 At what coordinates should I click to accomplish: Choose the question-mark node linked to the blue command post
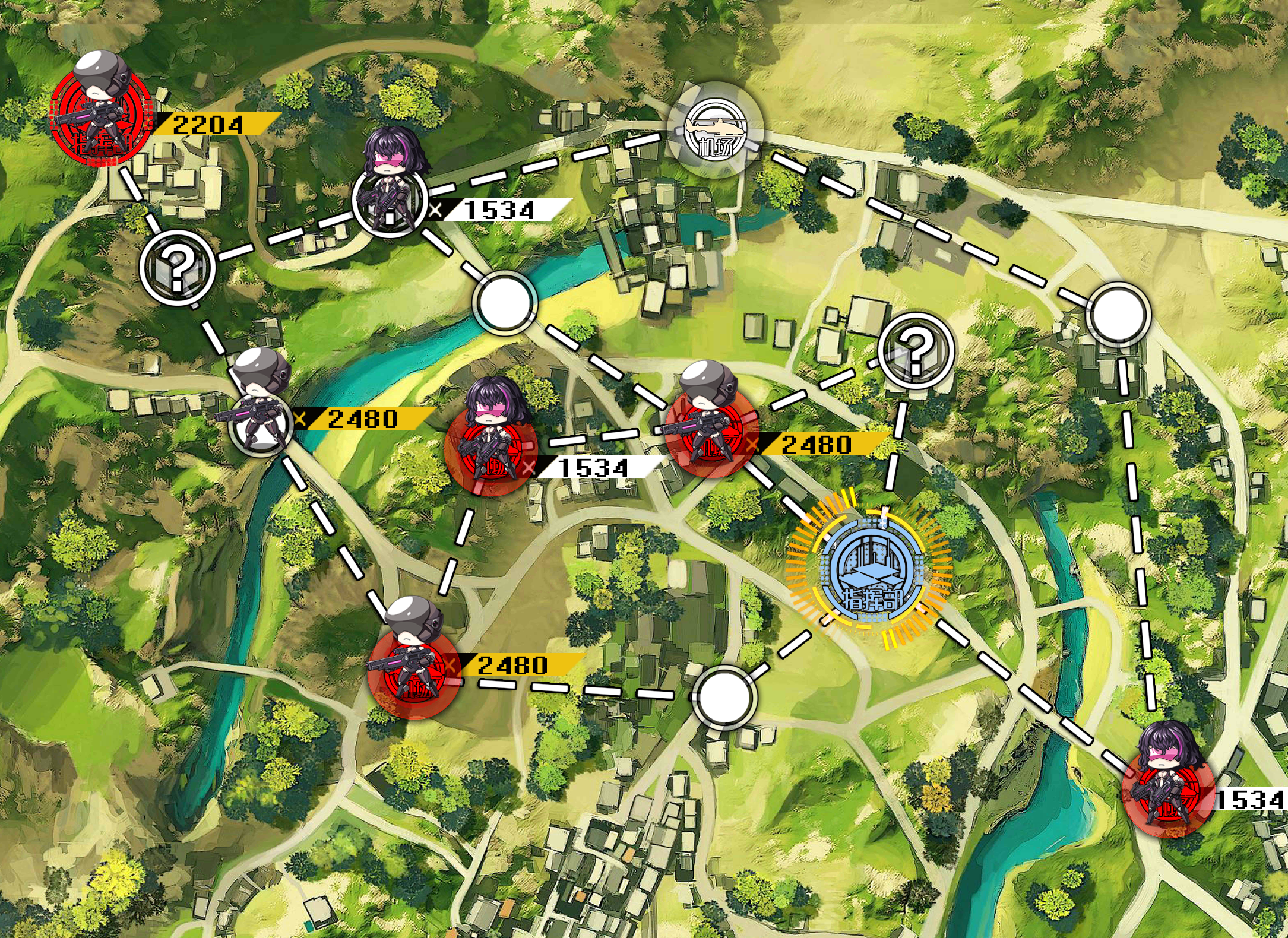915,350
